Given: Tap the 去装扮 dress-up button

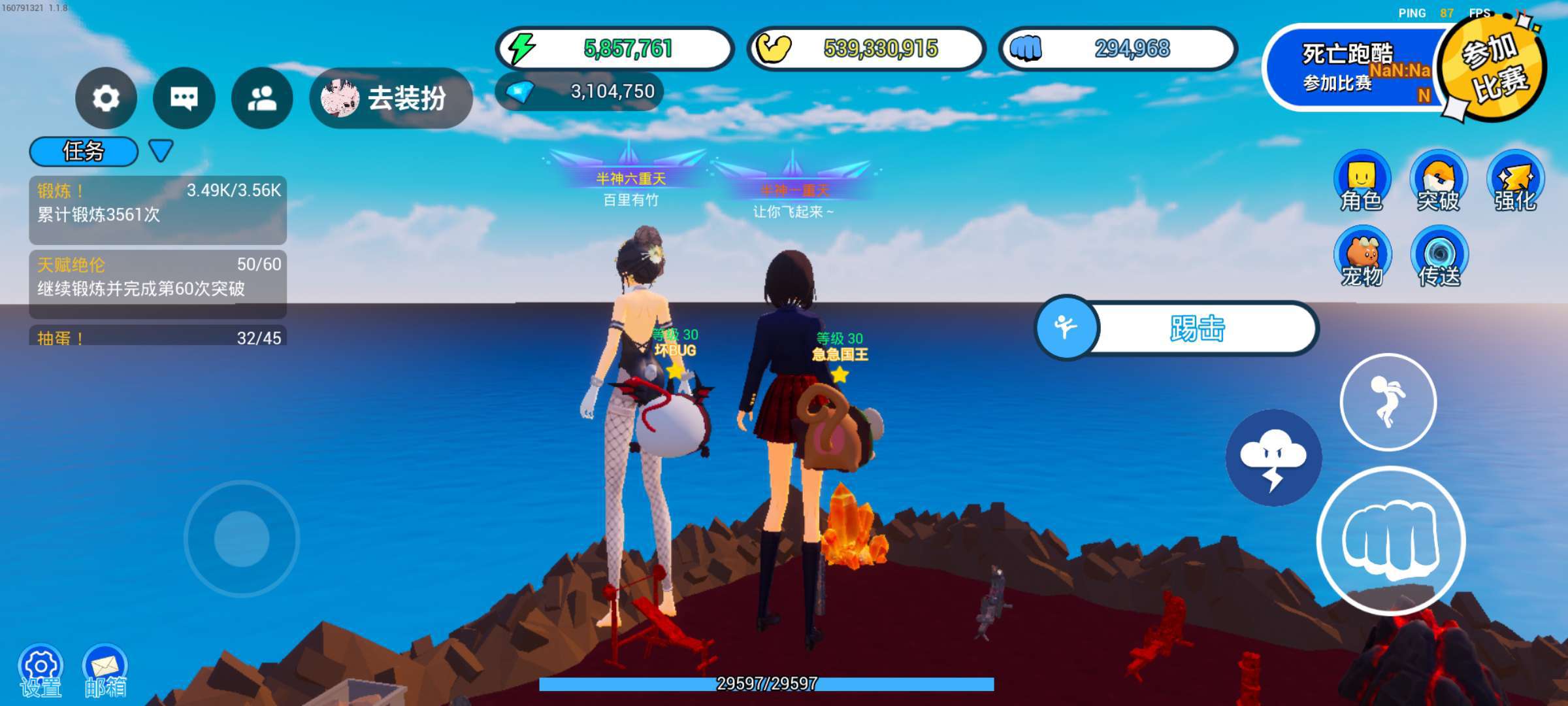Looking at the screenshot, I should pyautogui.click(x=391, y=98).
